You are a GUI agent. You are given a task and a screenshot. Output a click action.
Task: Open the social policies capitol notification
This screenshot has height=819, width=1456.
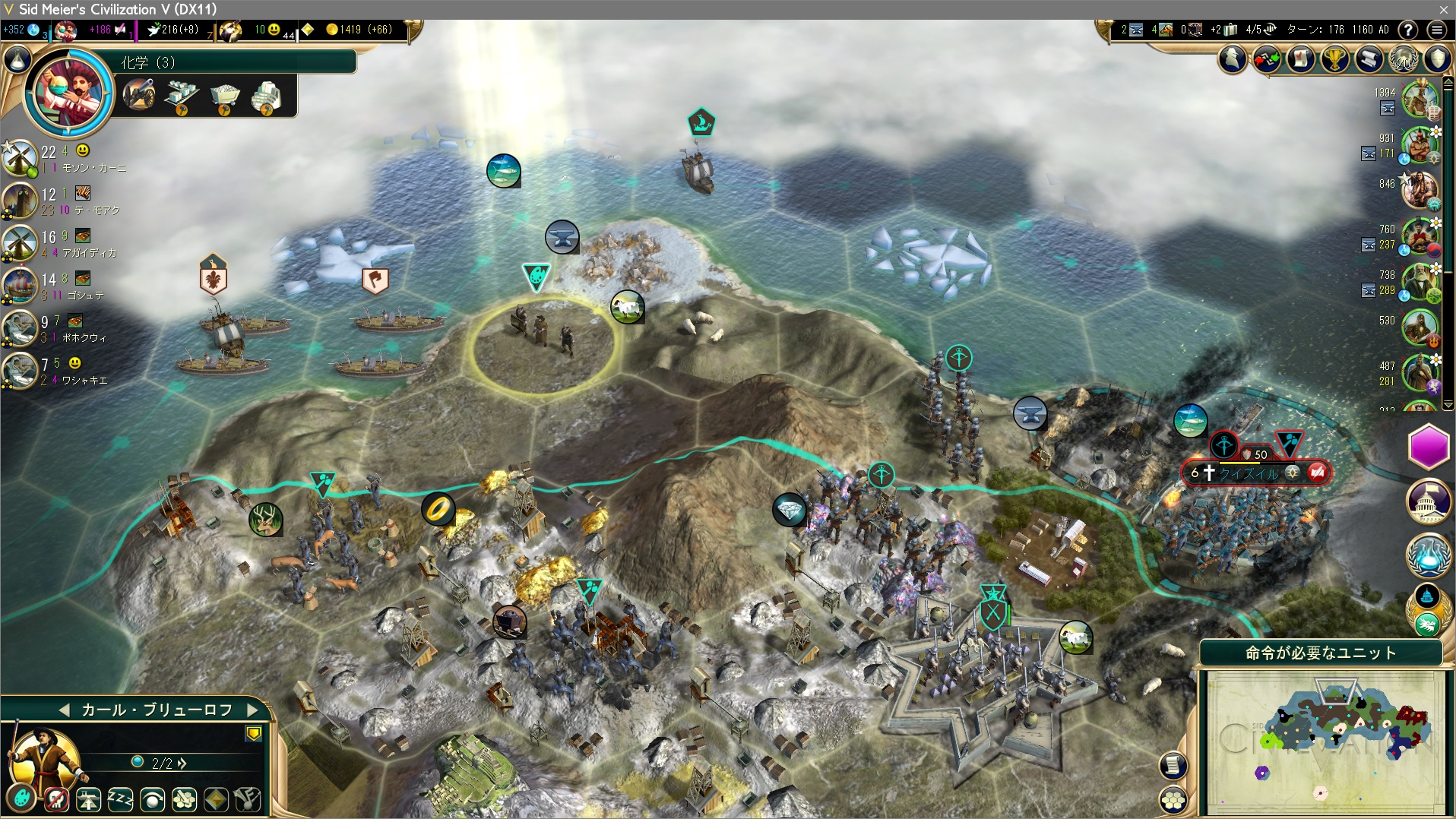pos(1429,501)
